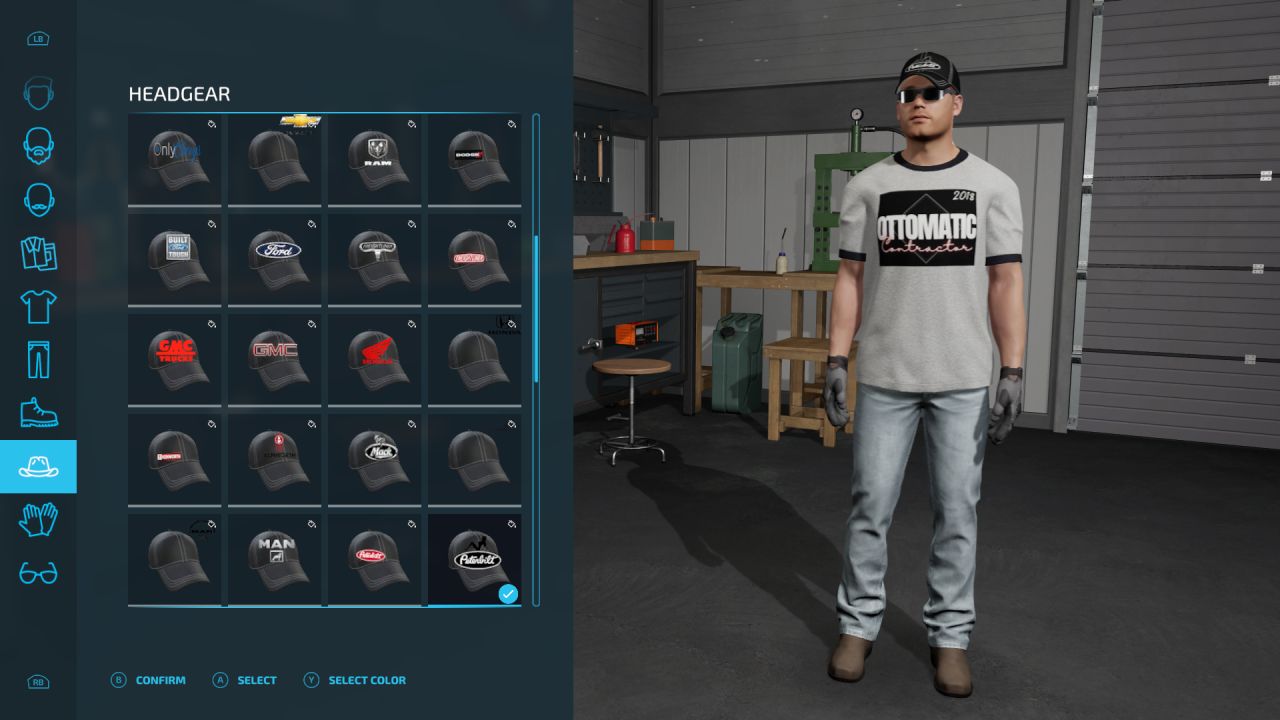Open the glasses category tab
The width and height of the screenshot is (1280, 720).
38,573
